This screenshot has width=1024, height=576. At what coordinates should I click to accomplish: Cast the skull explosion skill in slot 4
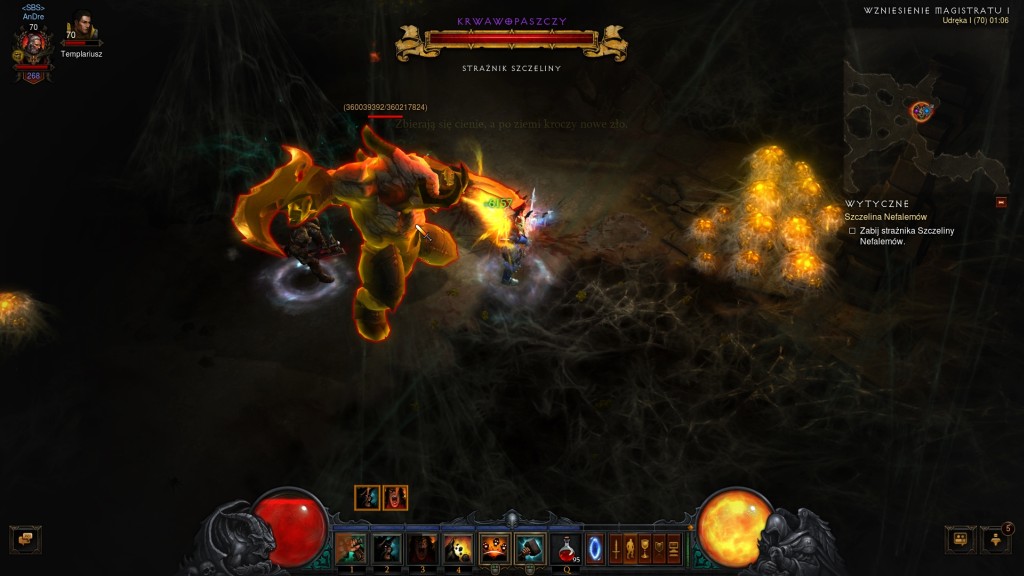pos(458,548)
